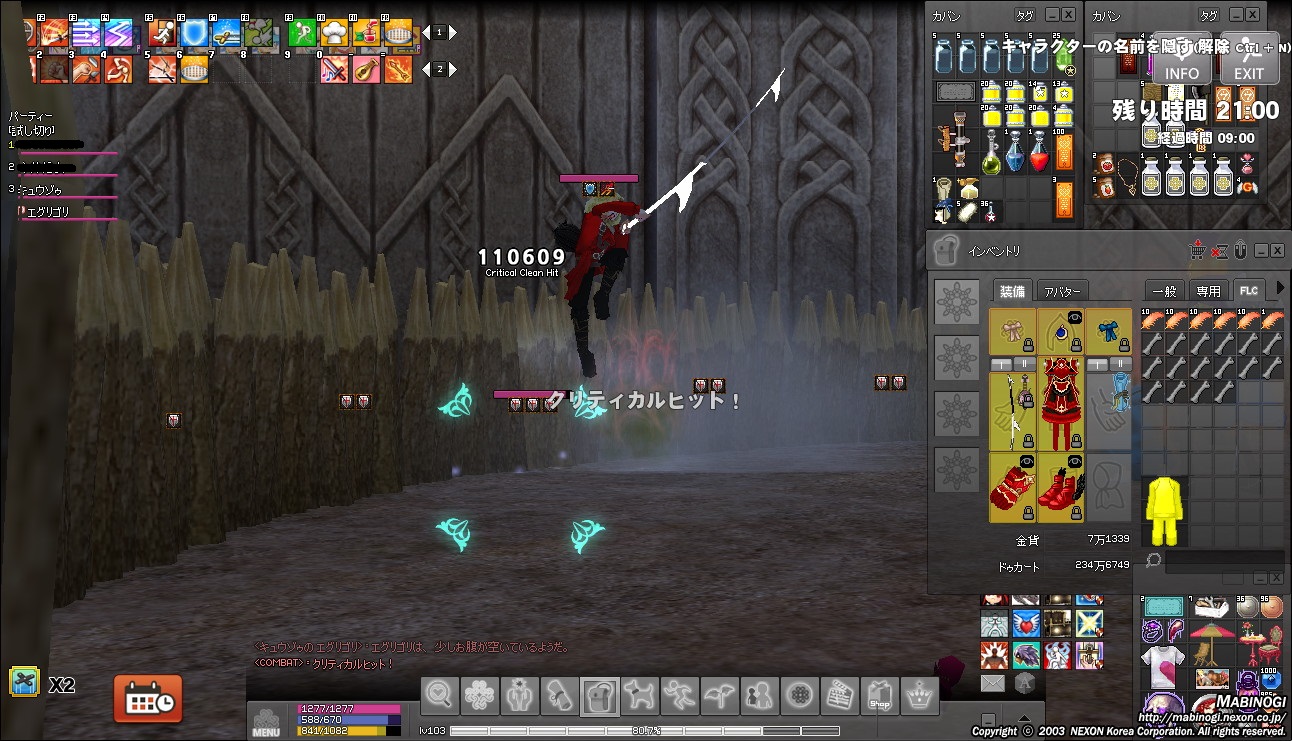This screenshot has height=741, width=1292.
Task: Select the red potion flask in bag
Action: click(1040, 156)
